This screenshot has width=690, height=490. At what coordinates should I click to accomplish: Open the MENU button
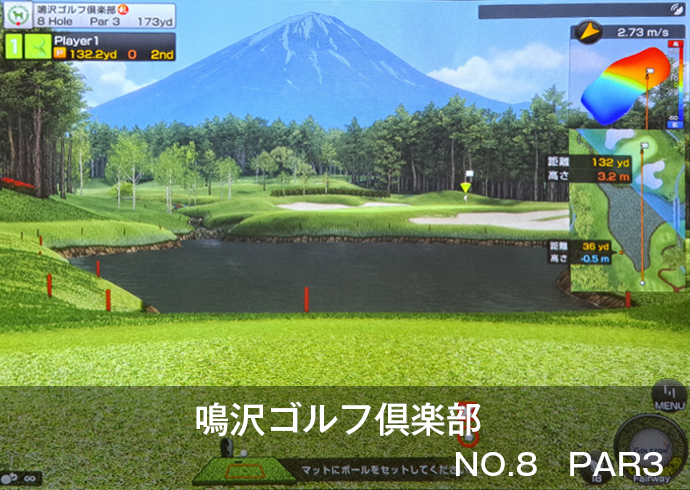pyautogui.click(x=667, y=397)
